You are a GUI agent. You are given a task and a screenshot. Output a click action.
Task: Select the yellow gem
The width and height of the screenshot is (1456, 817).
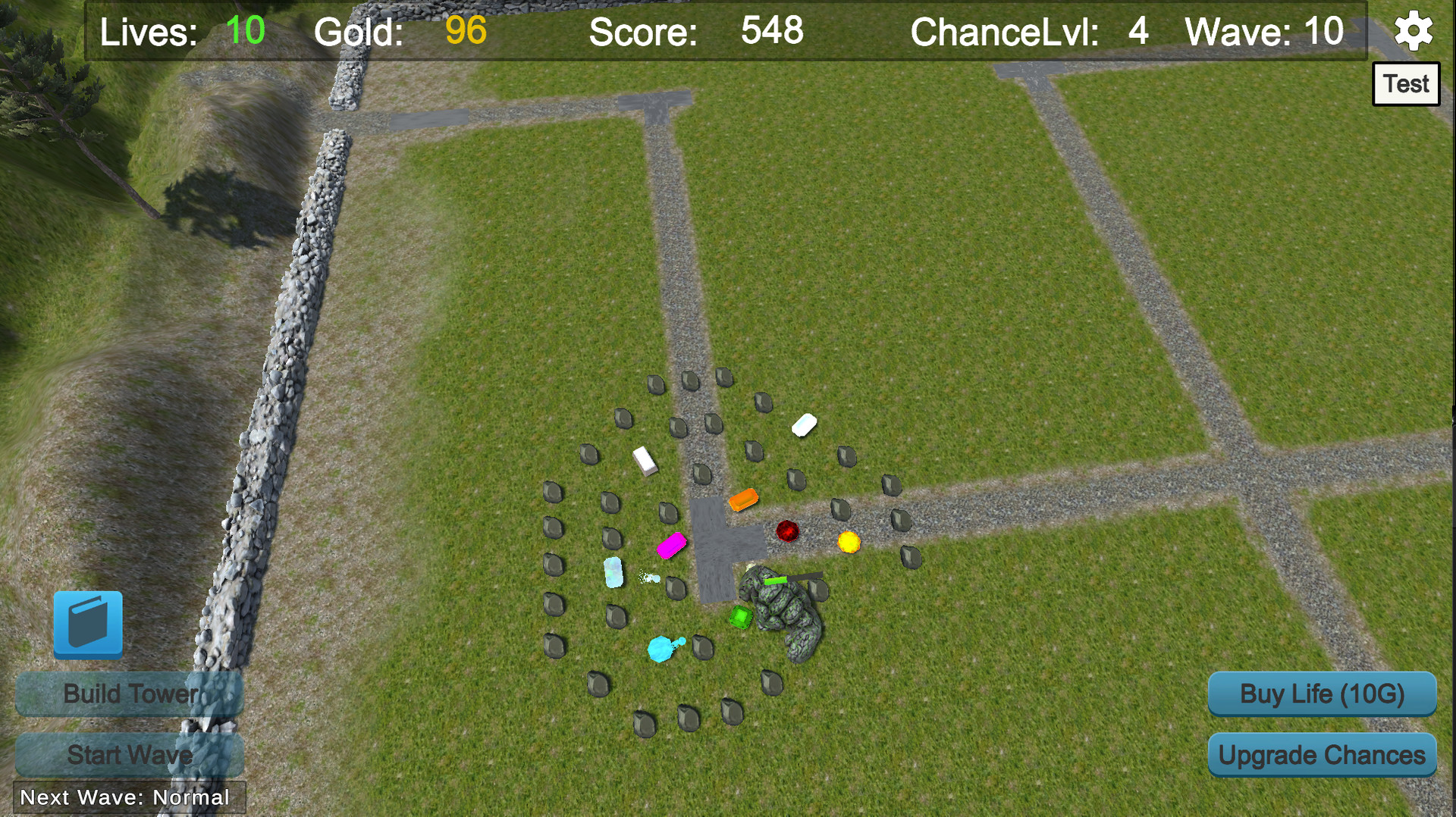point(851,543)
